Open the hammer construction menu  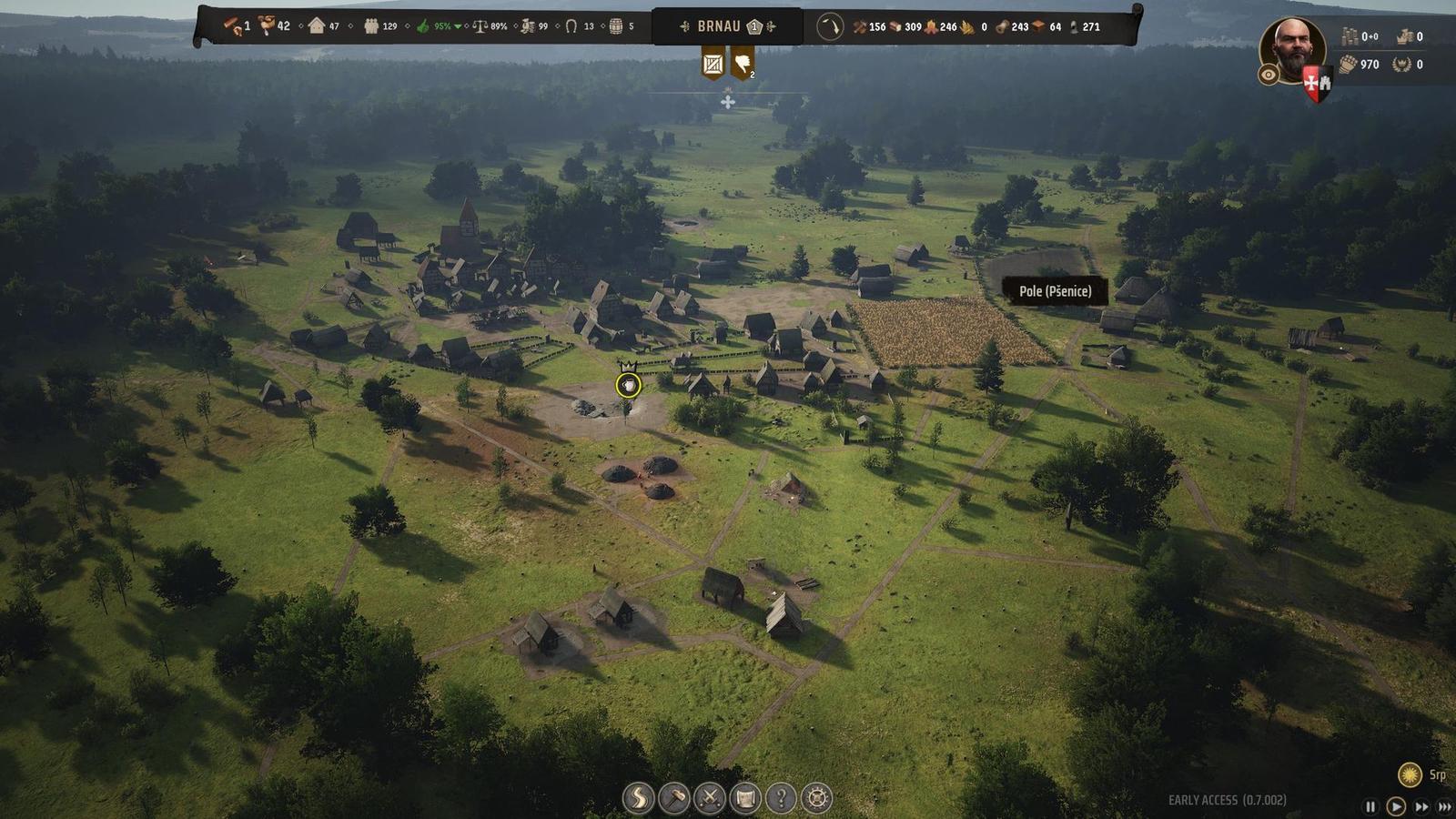tap(673, 798)
